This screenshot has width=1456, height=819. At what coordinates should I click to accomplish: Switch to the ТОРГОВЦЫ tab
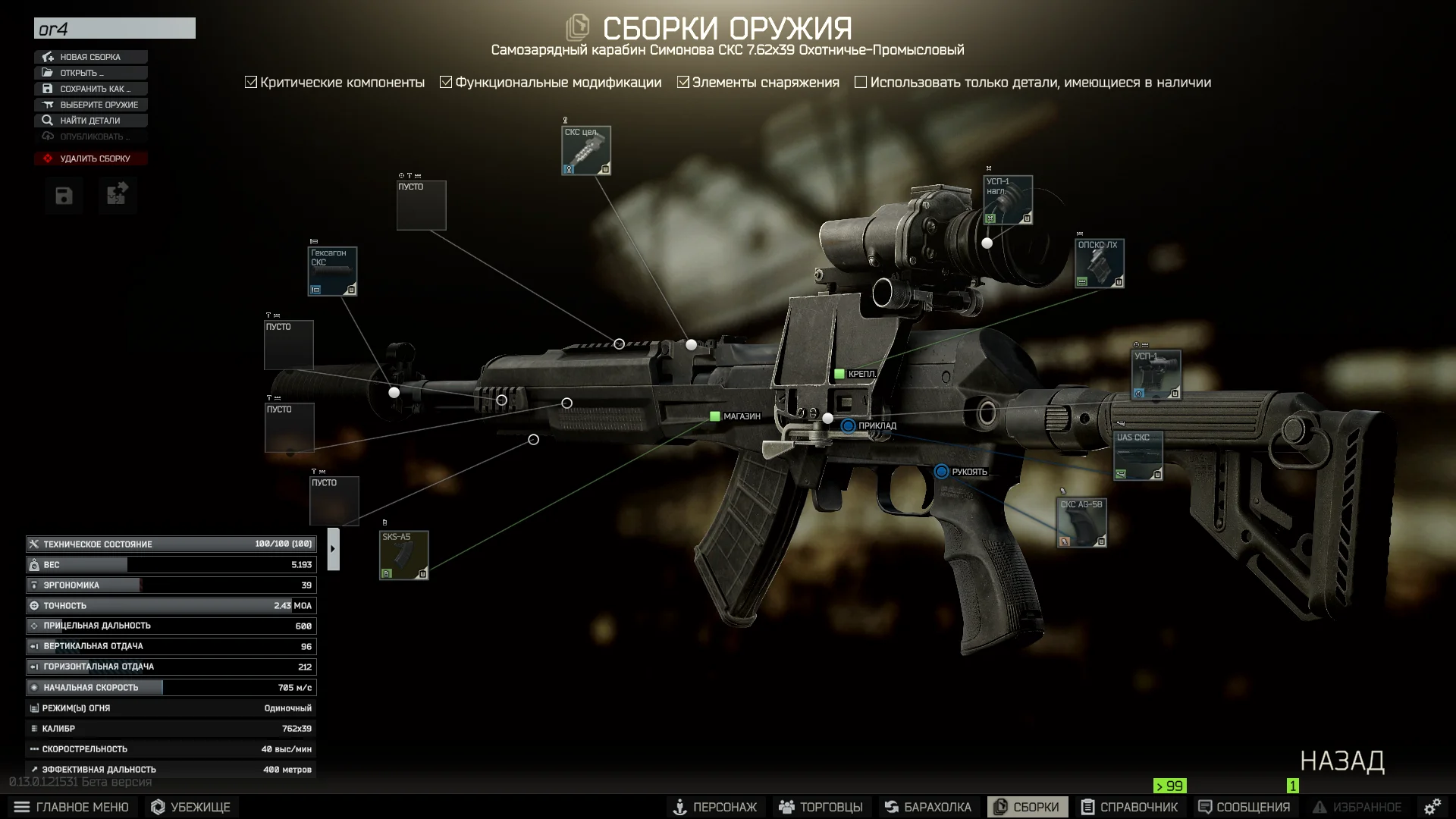(823, 807)
